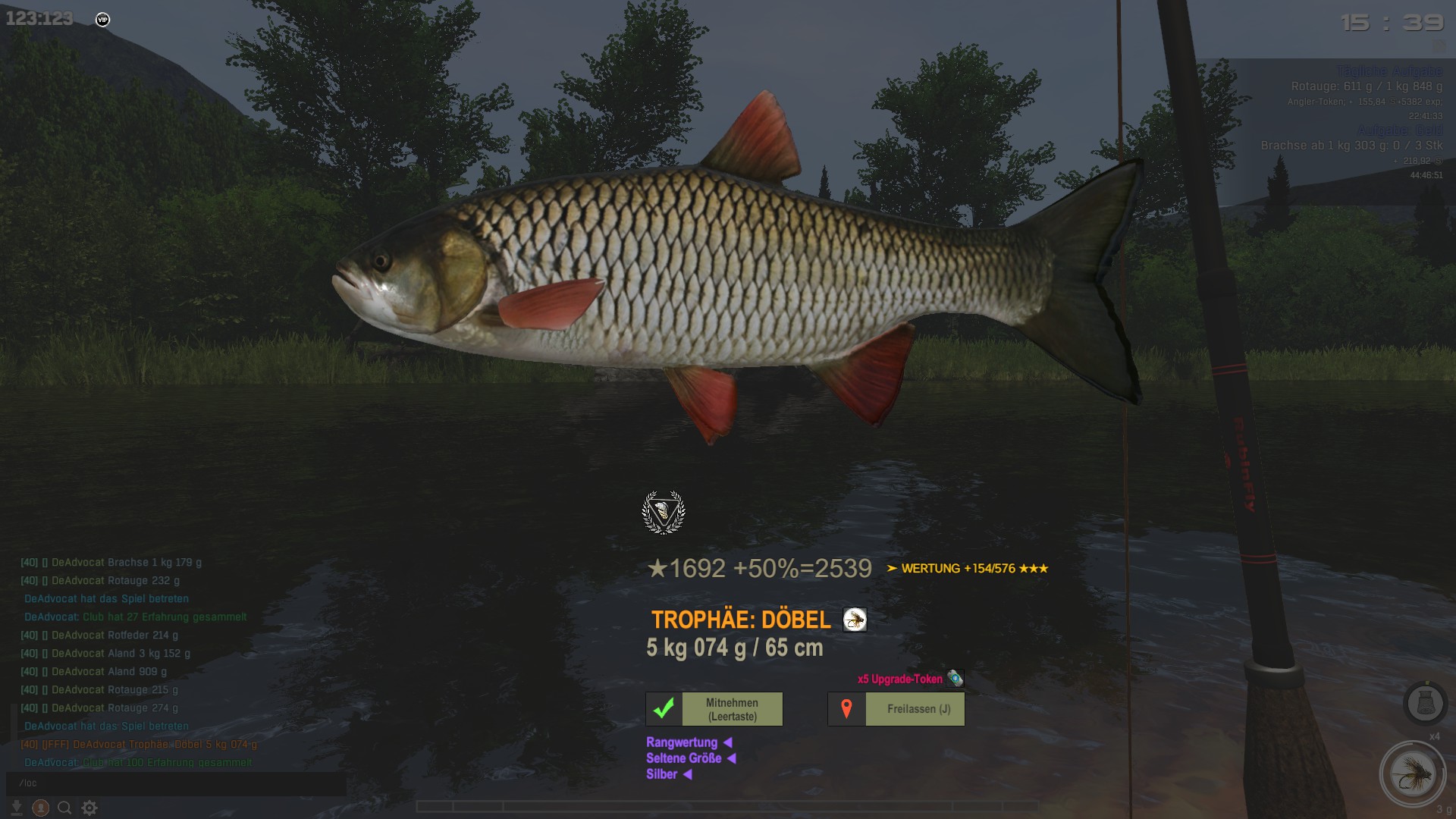Click the VIP badge icon
Screen dimensions: 1456x819
103,20
